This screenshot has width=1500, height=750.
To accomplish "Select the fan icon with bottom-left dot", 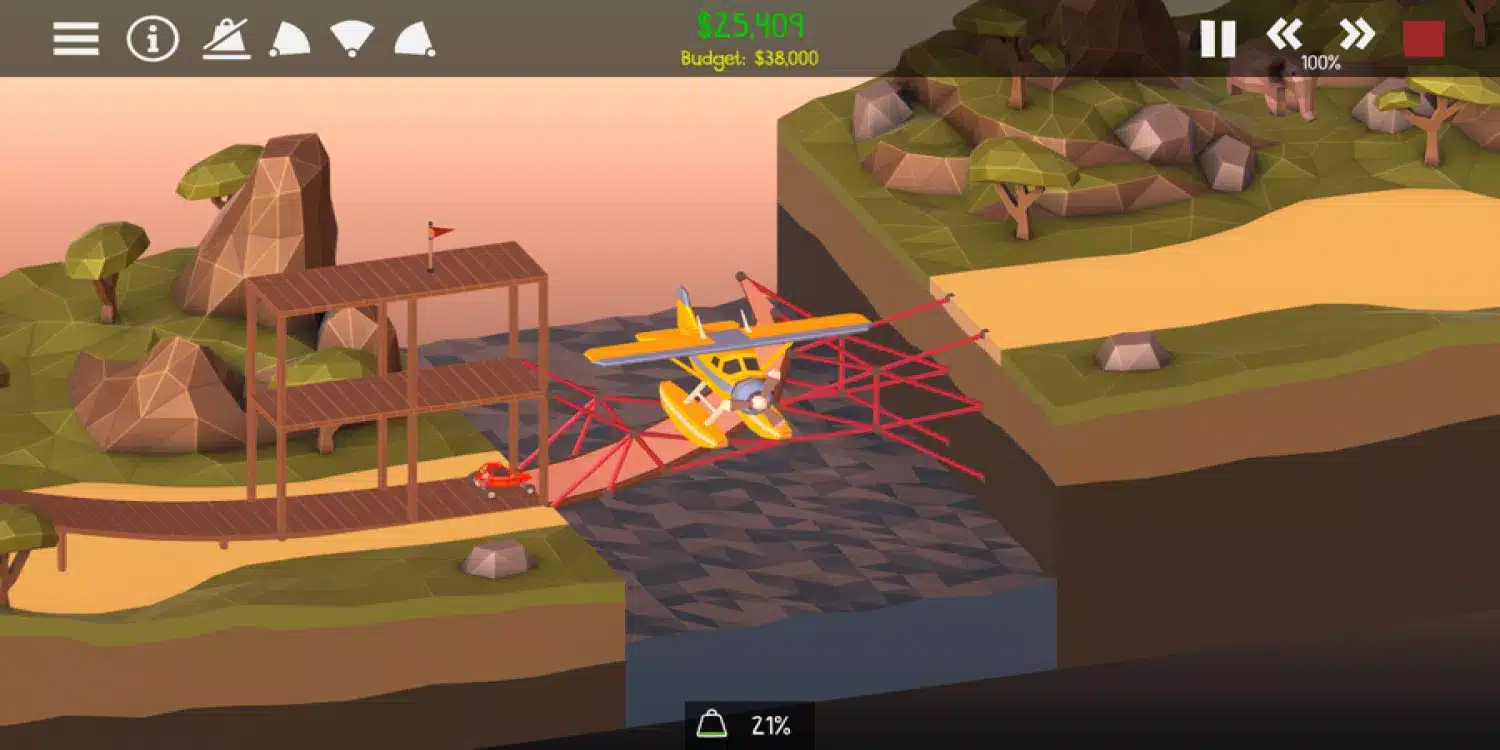I will 289,39.
